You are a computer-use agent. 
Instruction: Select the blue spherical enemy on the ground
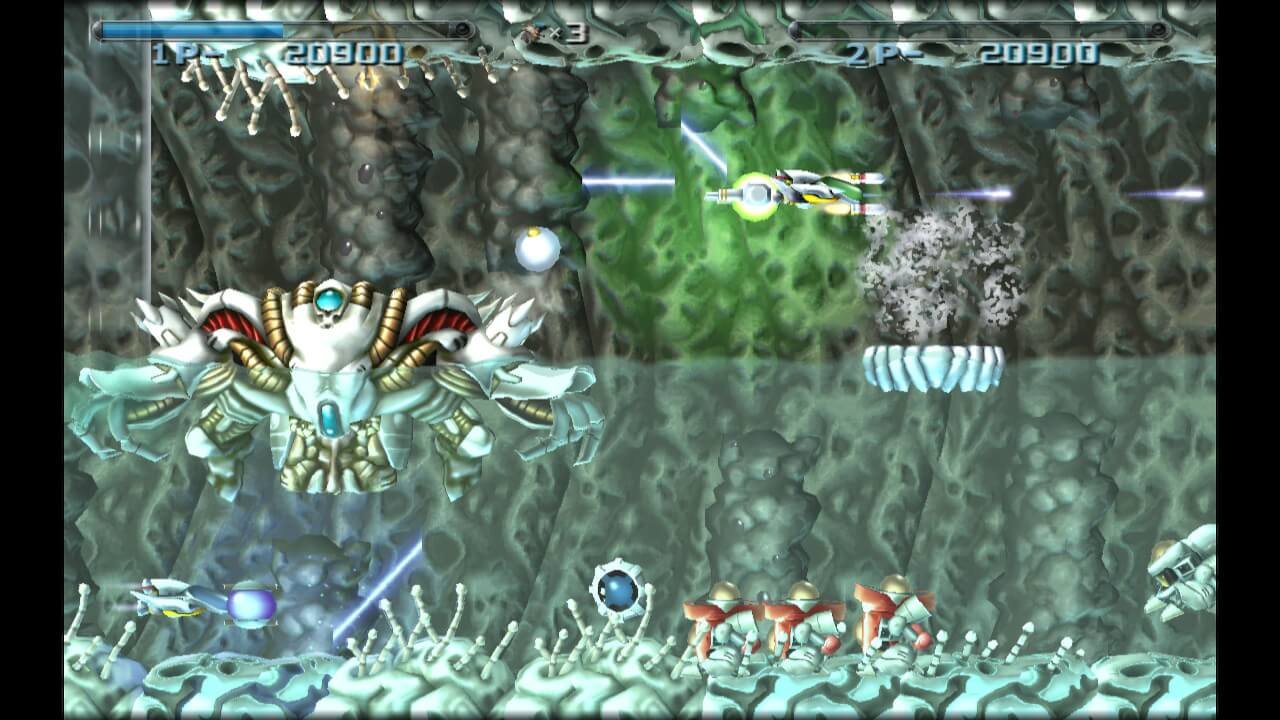620,594
